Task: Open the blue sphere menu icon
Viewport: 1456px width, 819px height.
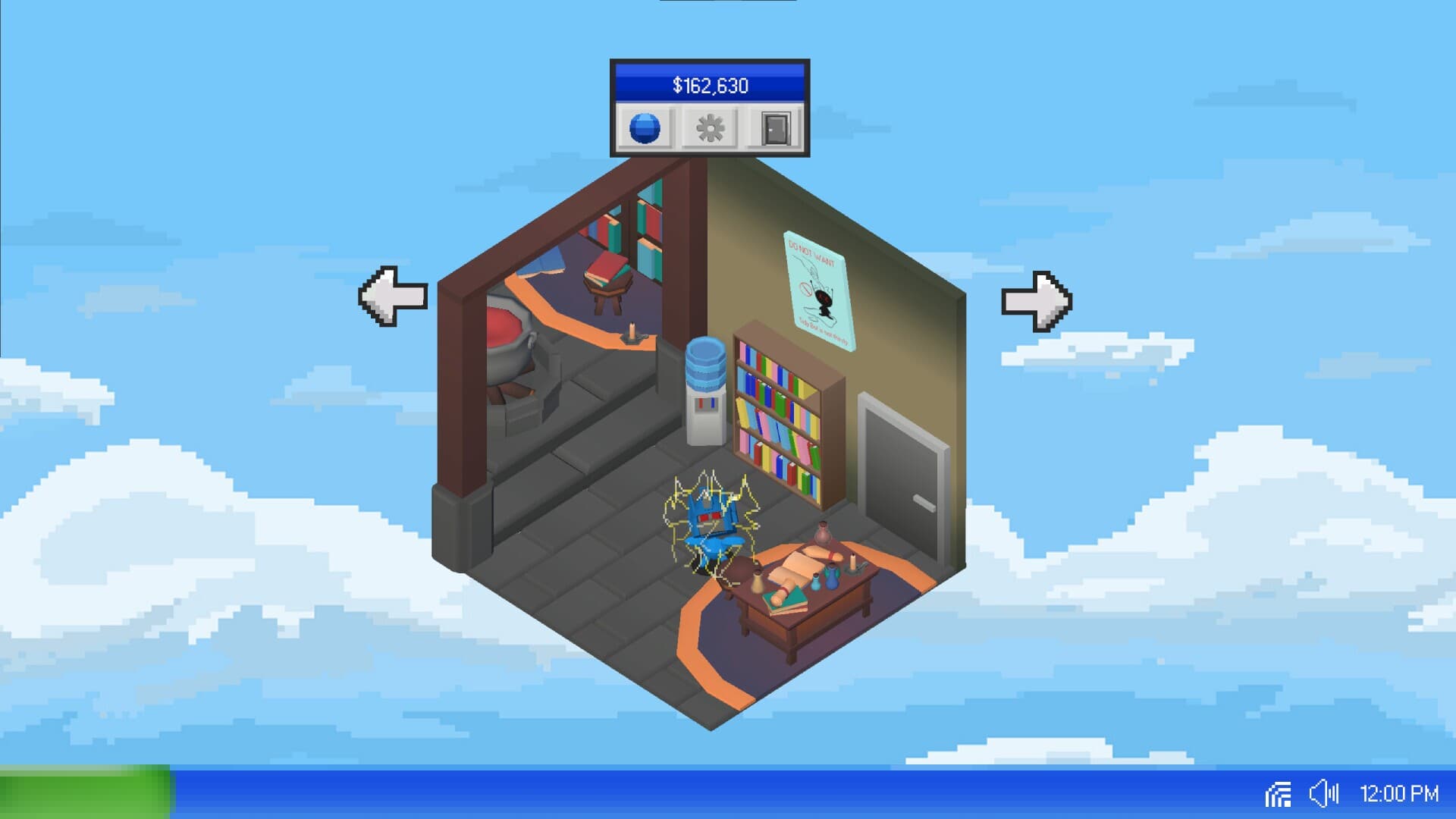Action: coord(644,129)
